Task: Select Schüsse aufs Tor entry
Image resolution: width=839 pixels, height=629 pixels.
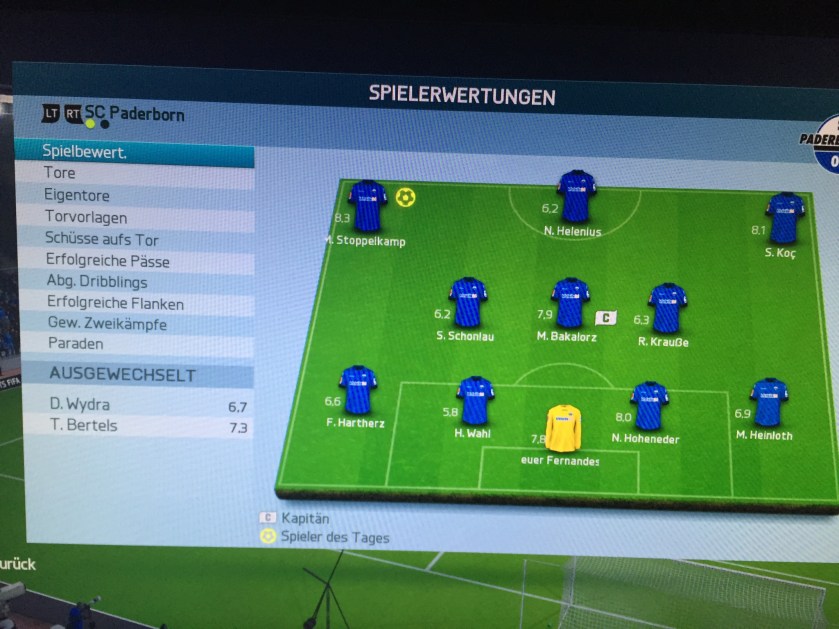Action: click(x=135, y=240)
